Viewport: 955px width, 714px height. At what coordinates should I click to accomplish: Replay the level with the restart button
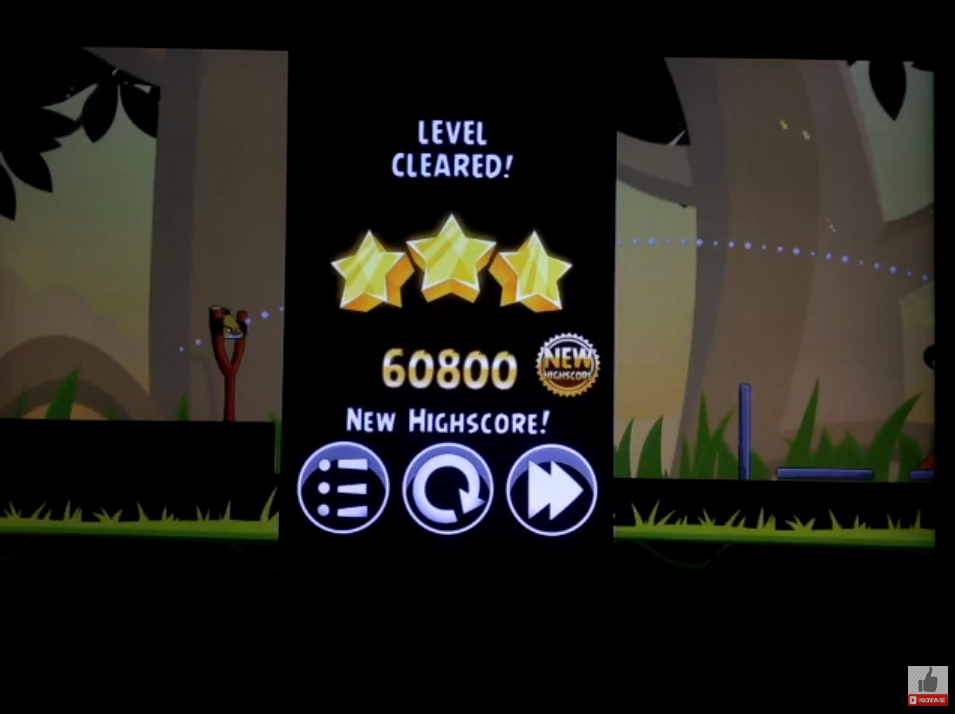pyautogui.click(x=447, y=490)
